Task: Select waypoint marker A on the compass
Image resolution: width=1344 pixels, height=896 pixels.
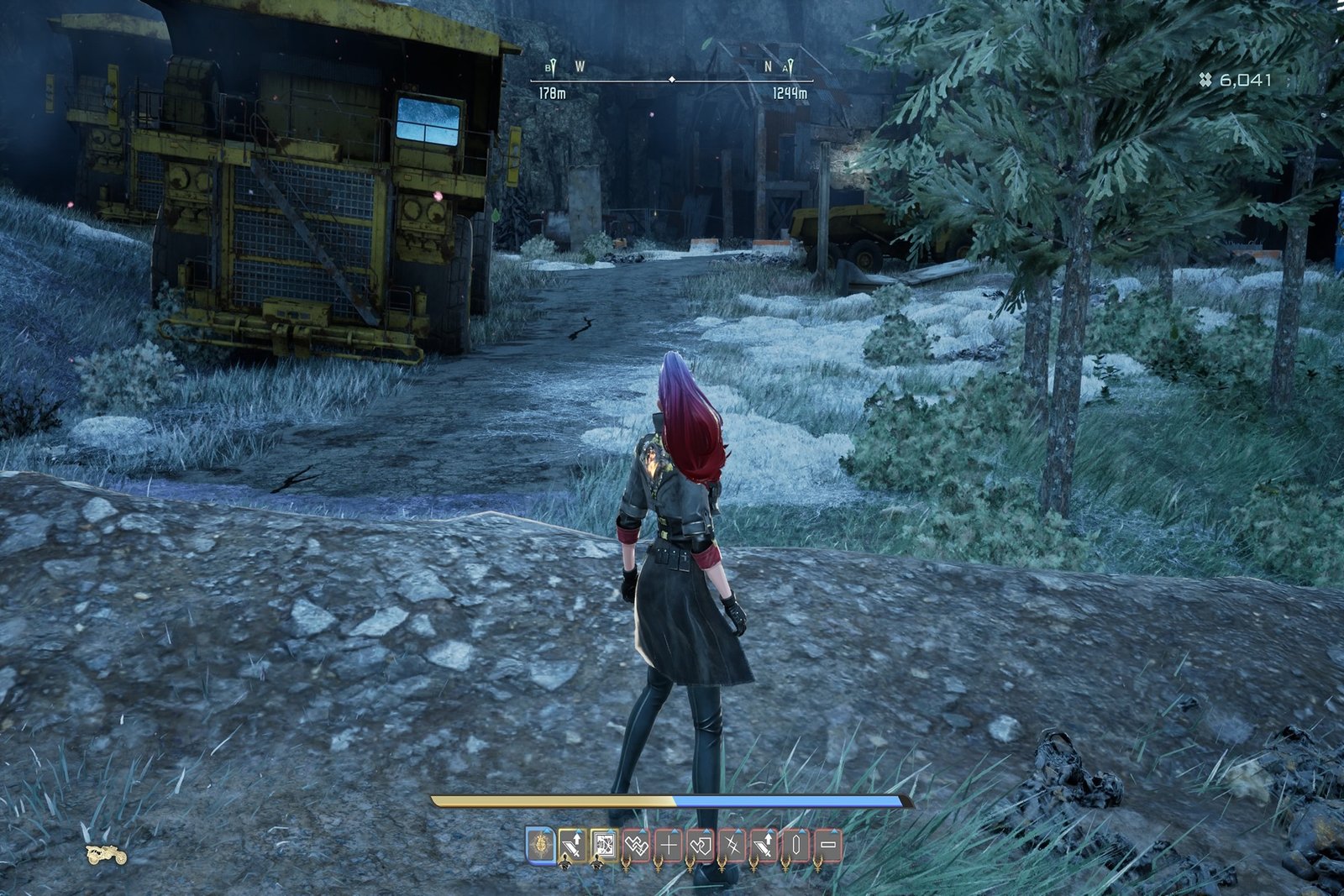Action: coord(788,67)
